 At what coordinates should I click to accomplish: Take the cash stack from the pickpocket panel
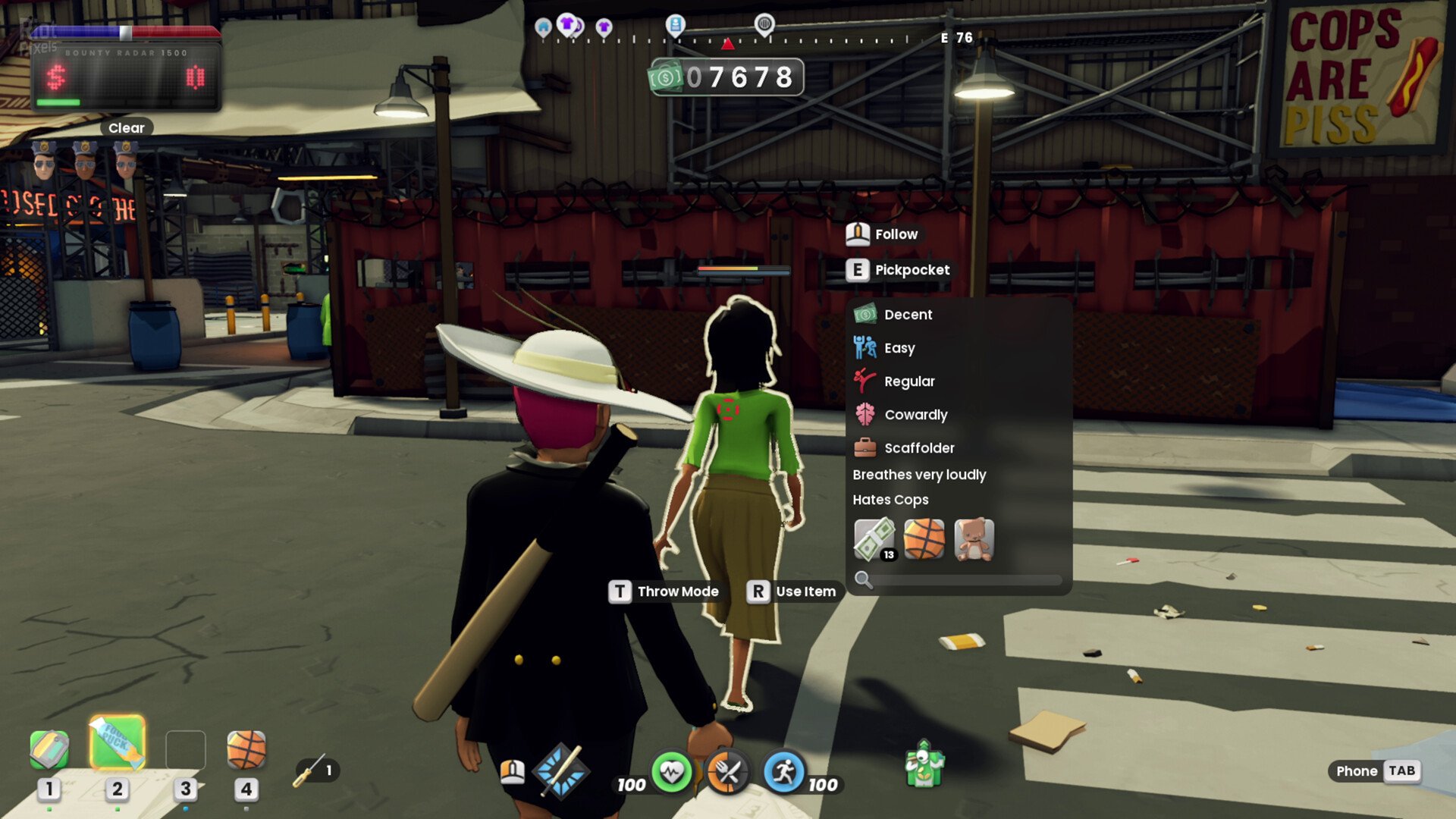(x=874, y=539)
